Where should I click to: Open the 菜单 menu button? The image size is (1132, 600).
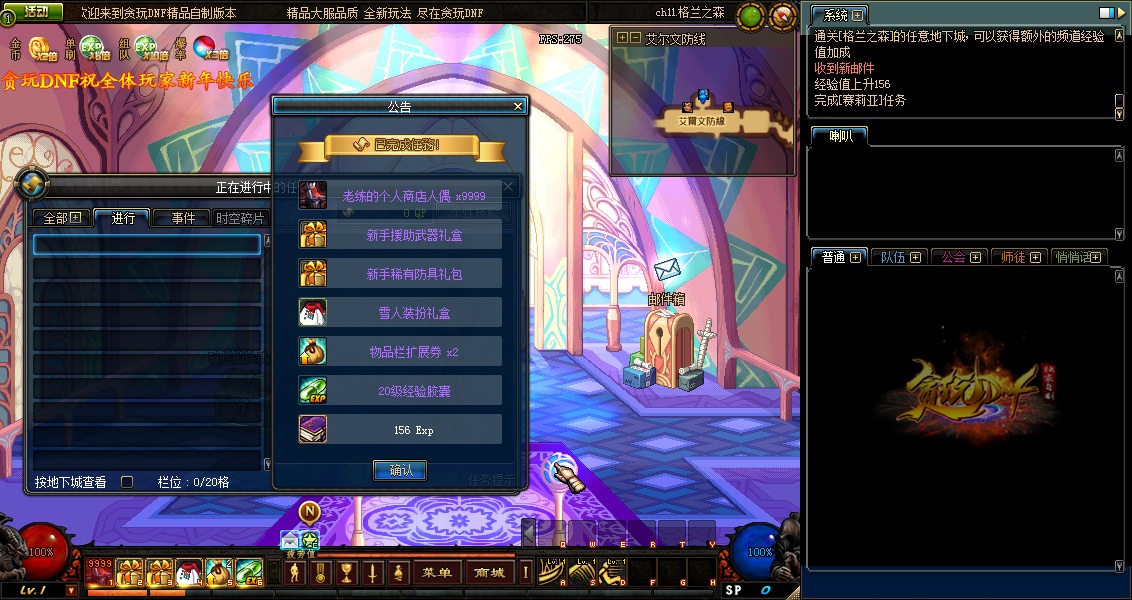pos(437,573)
